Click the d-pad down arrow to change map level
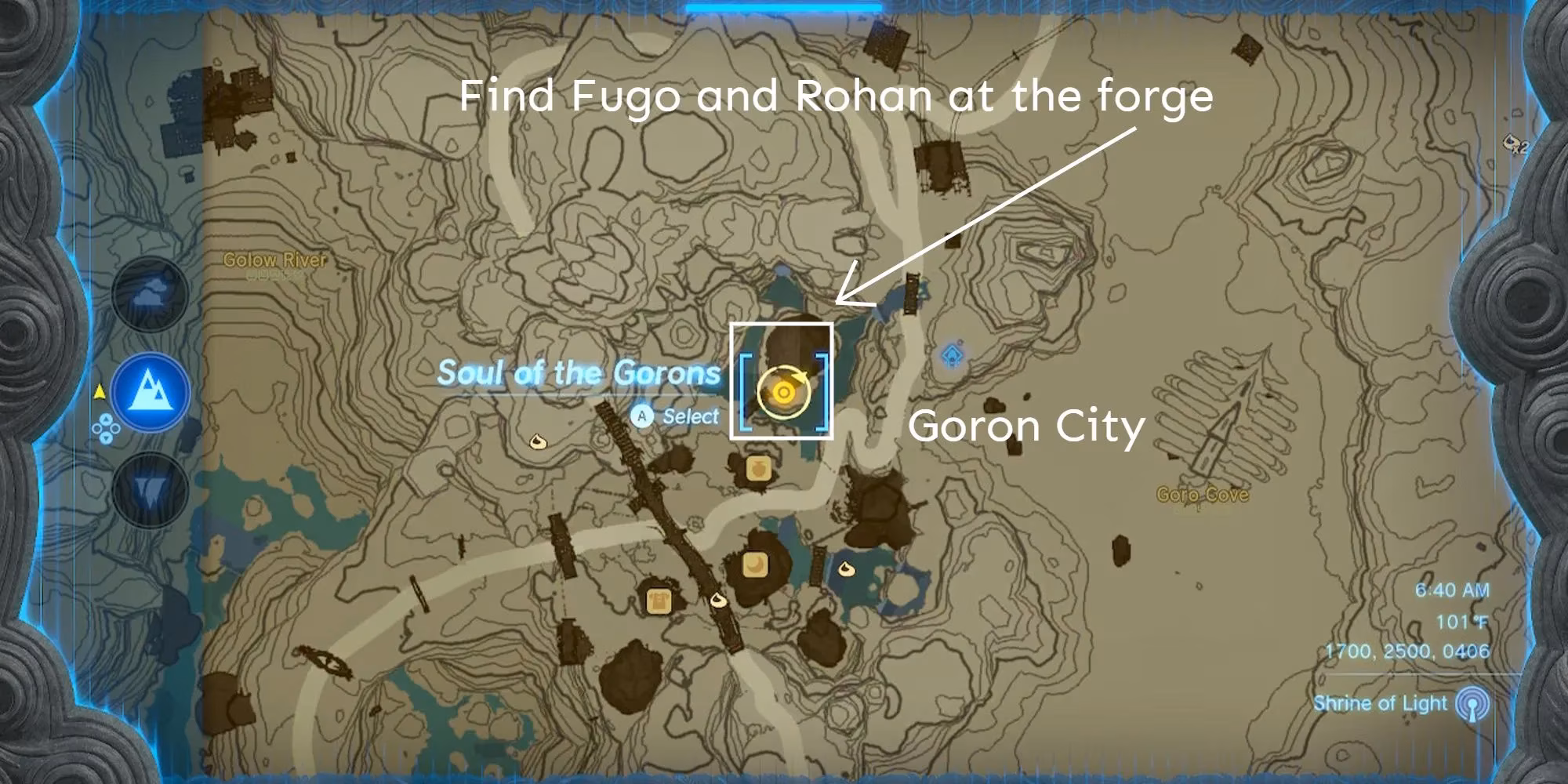 pyautogui.click(x=105, y=437)
